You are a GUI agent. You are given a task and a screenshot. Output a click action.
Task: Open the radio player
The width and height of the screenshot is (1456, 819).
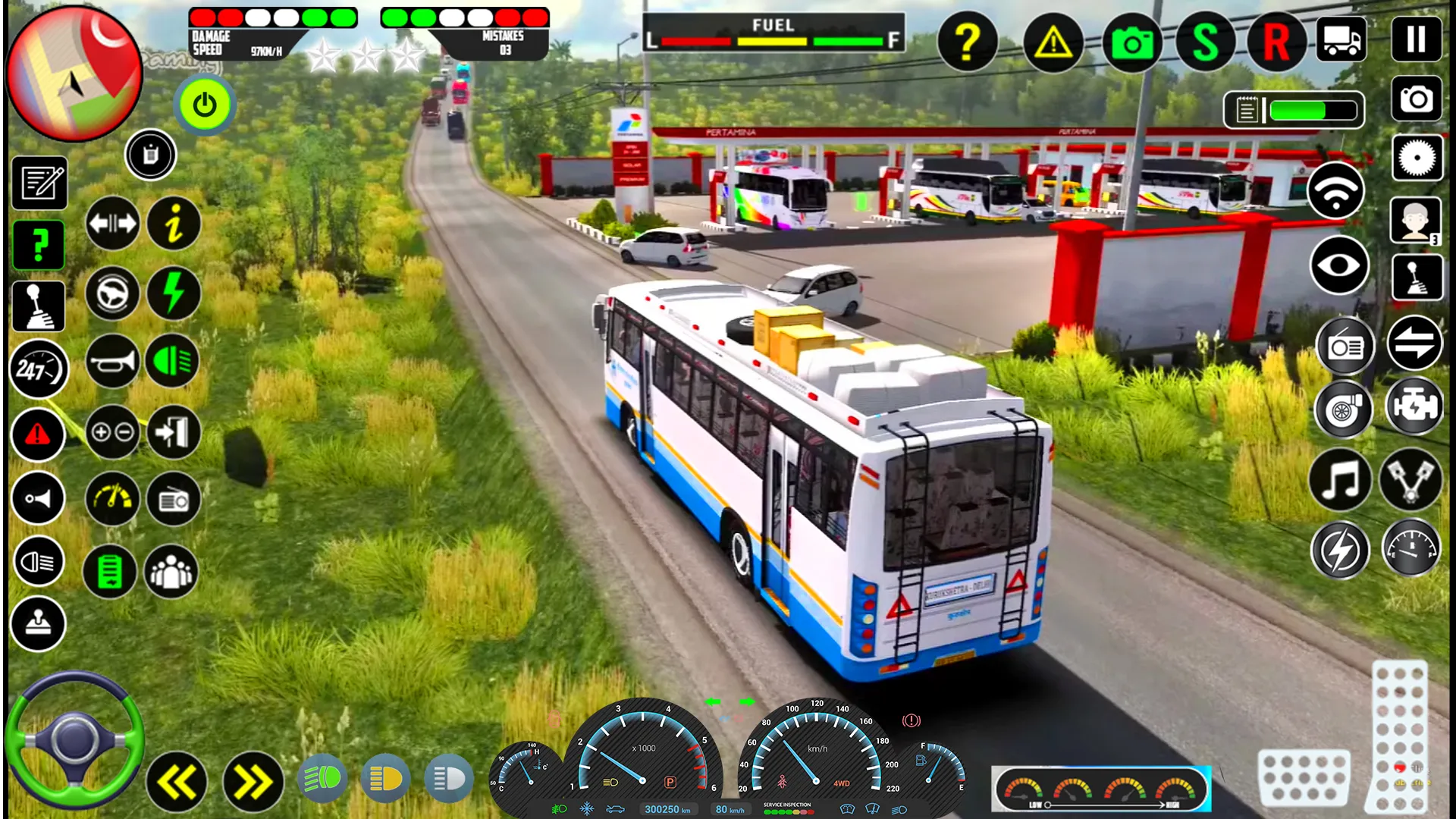[1345, 346]
